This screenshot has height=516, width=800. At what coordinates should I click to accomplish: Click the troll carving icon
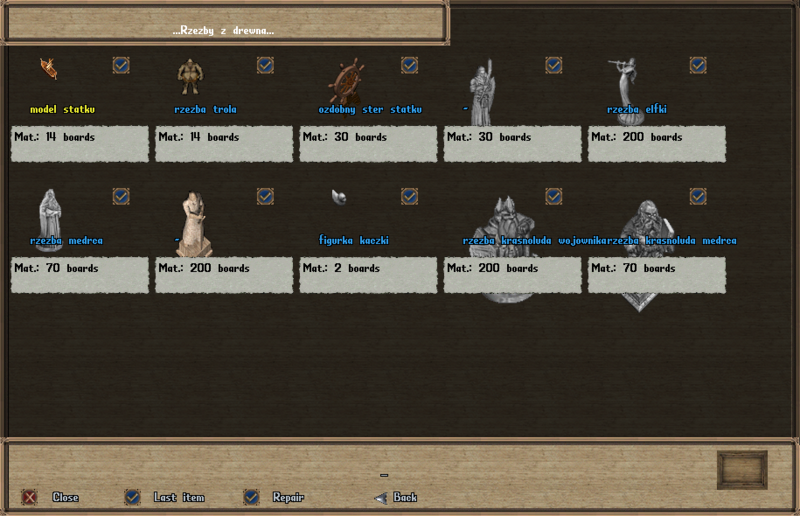tap(190, 76)
